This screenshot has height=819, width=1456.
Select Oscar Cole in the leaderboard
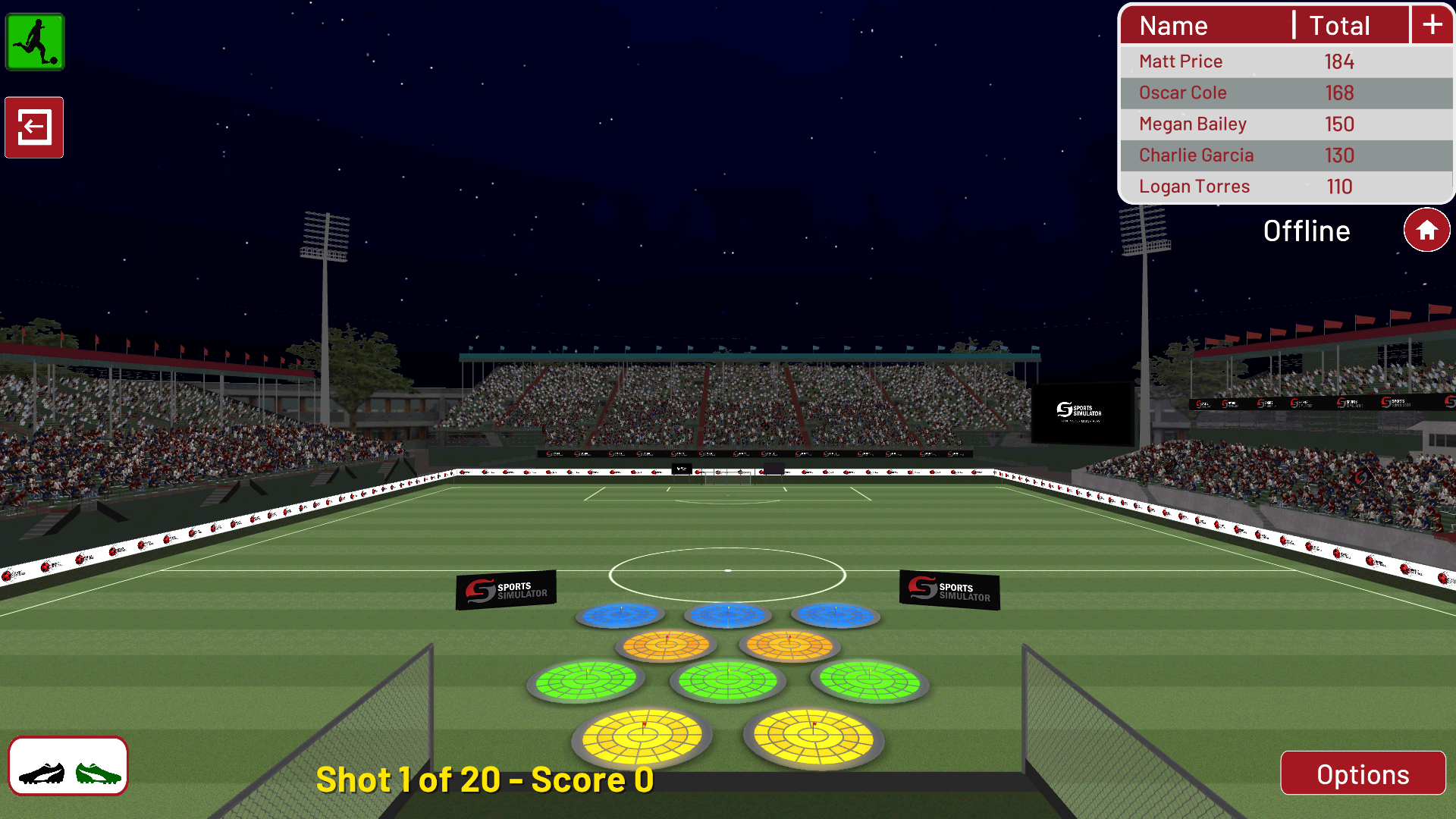1182,93
